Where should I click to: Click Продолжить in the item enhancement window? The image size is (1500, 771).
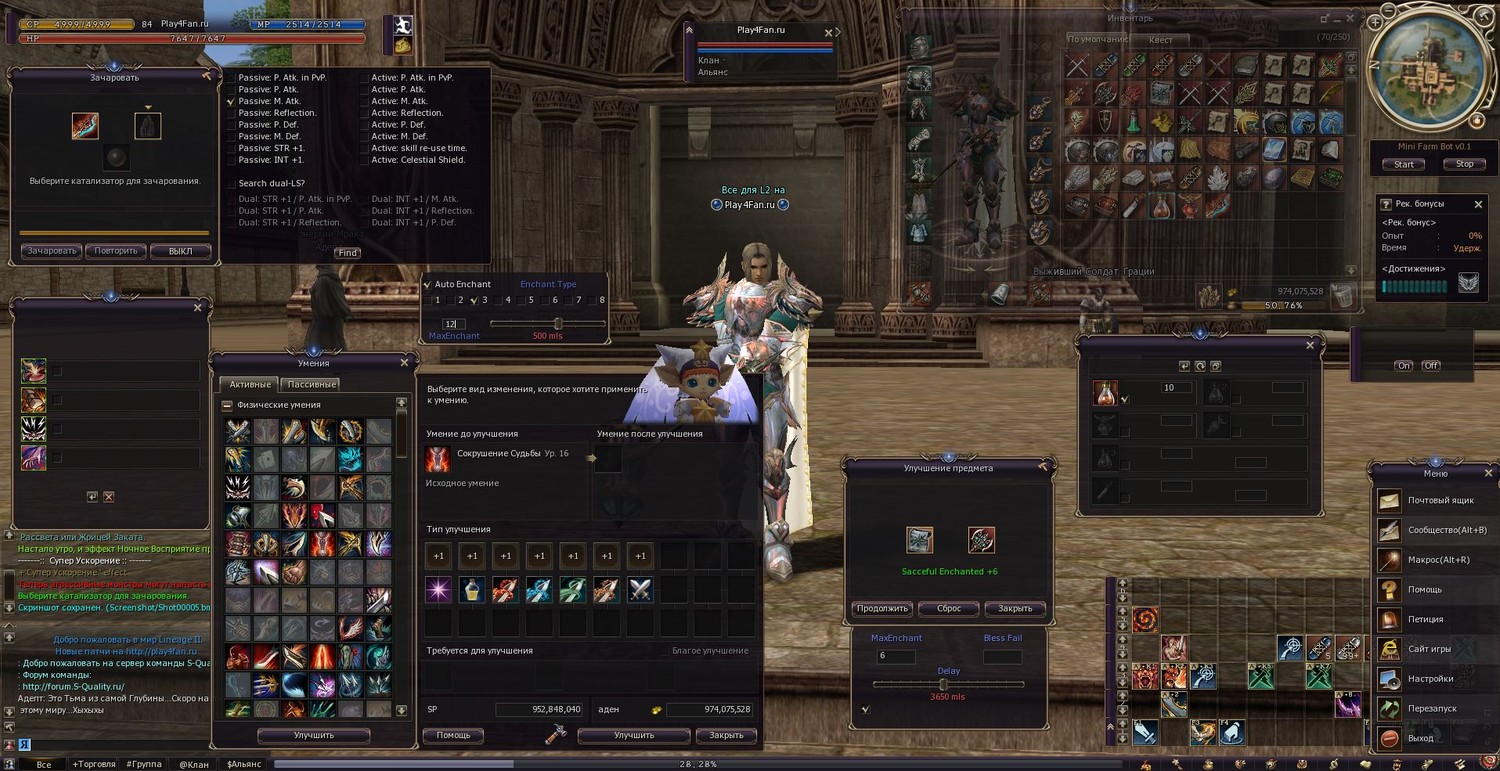coord(882,608)
